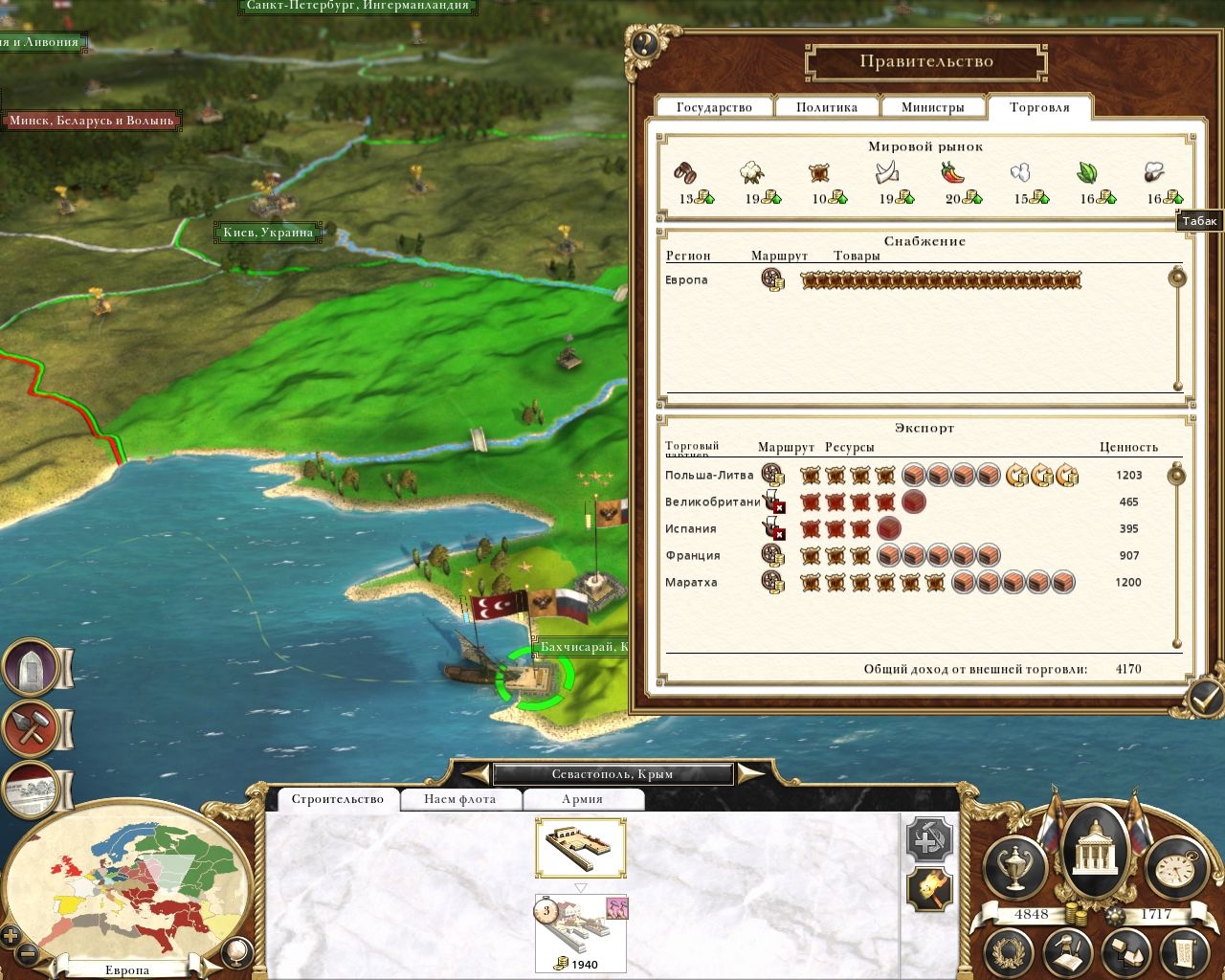This screenshot has height=980, width=1225.
Task: Zoom in the minimap with the plus button
Action: [x=11, y=935]
